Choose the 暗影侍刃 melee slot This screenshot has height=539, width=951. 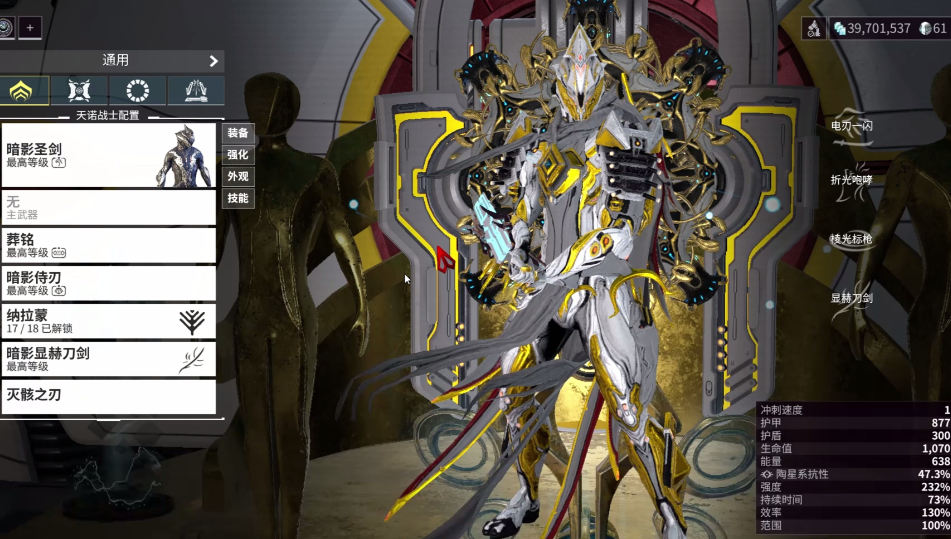108,283
